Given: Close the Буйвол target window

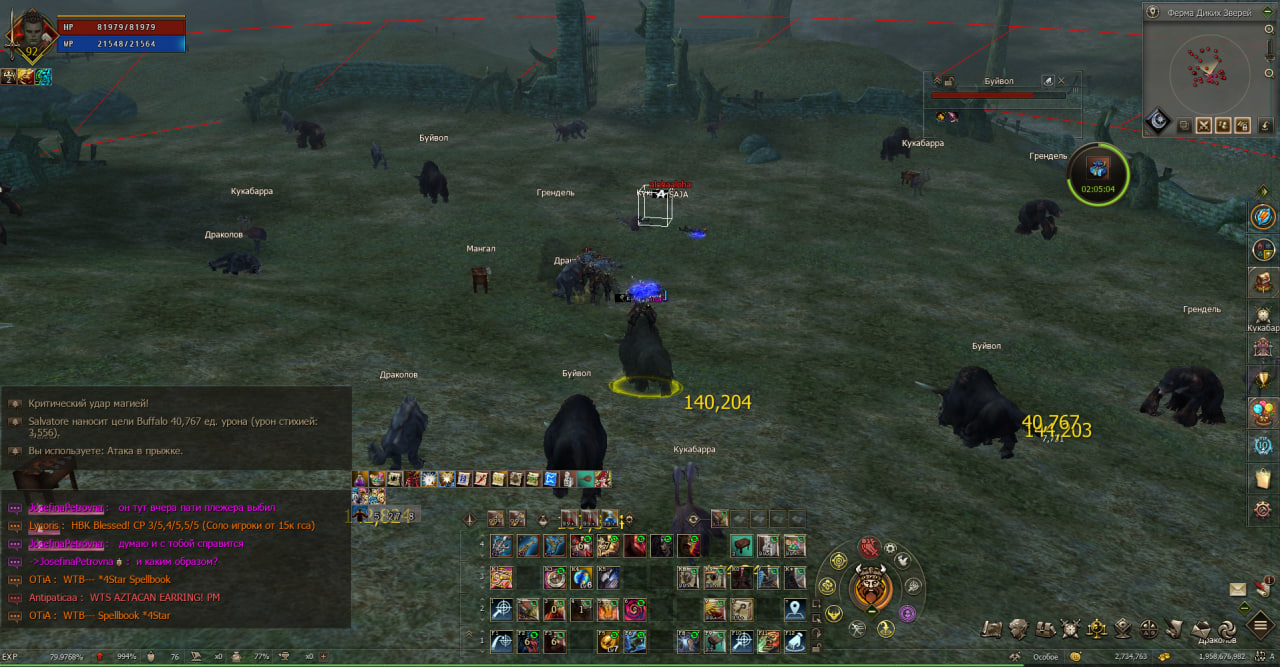Looking at the screenshot, I should pos(1061,81).
